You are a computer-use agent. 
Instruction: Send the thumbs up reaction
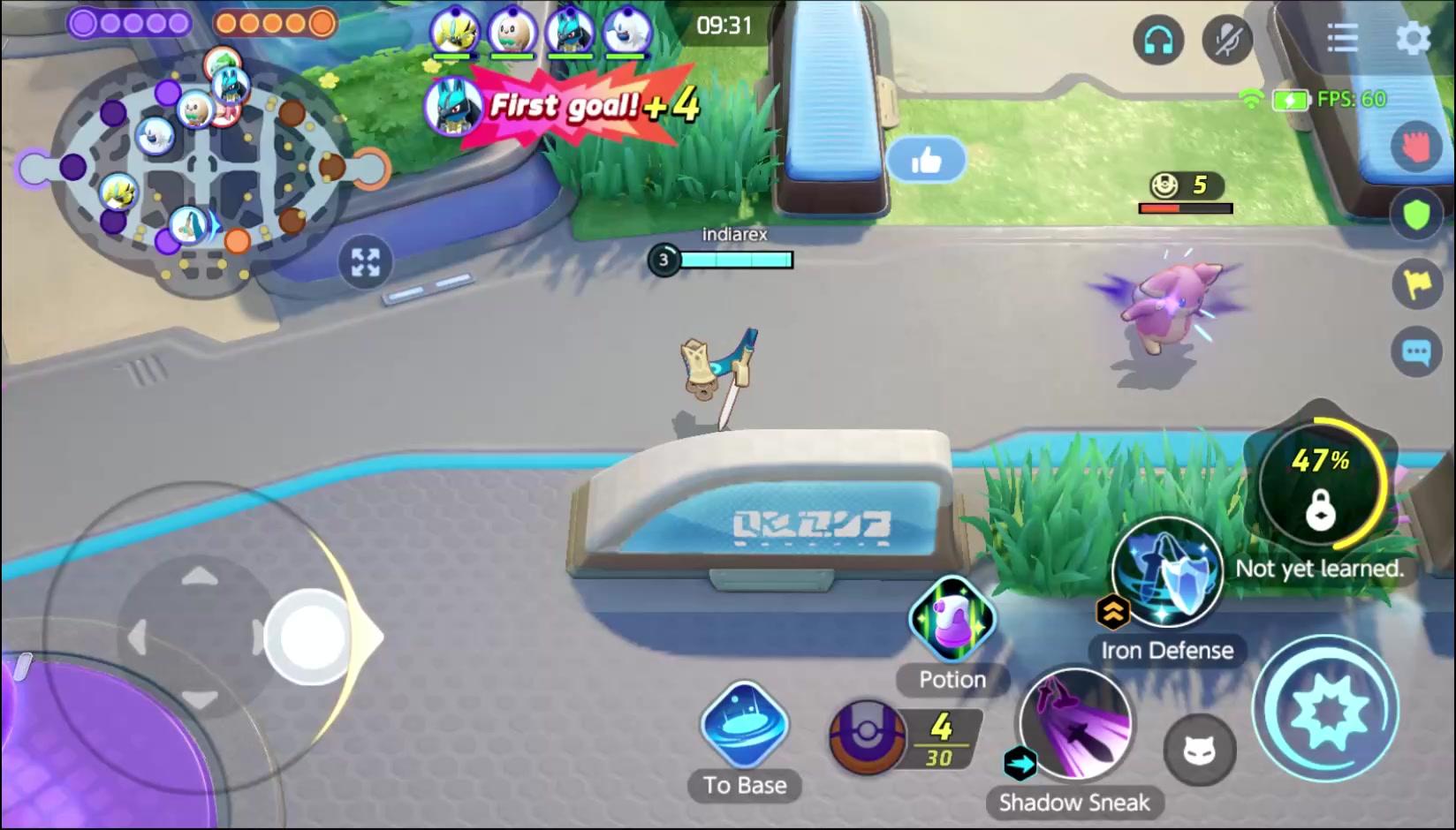[x=927, y=158]
